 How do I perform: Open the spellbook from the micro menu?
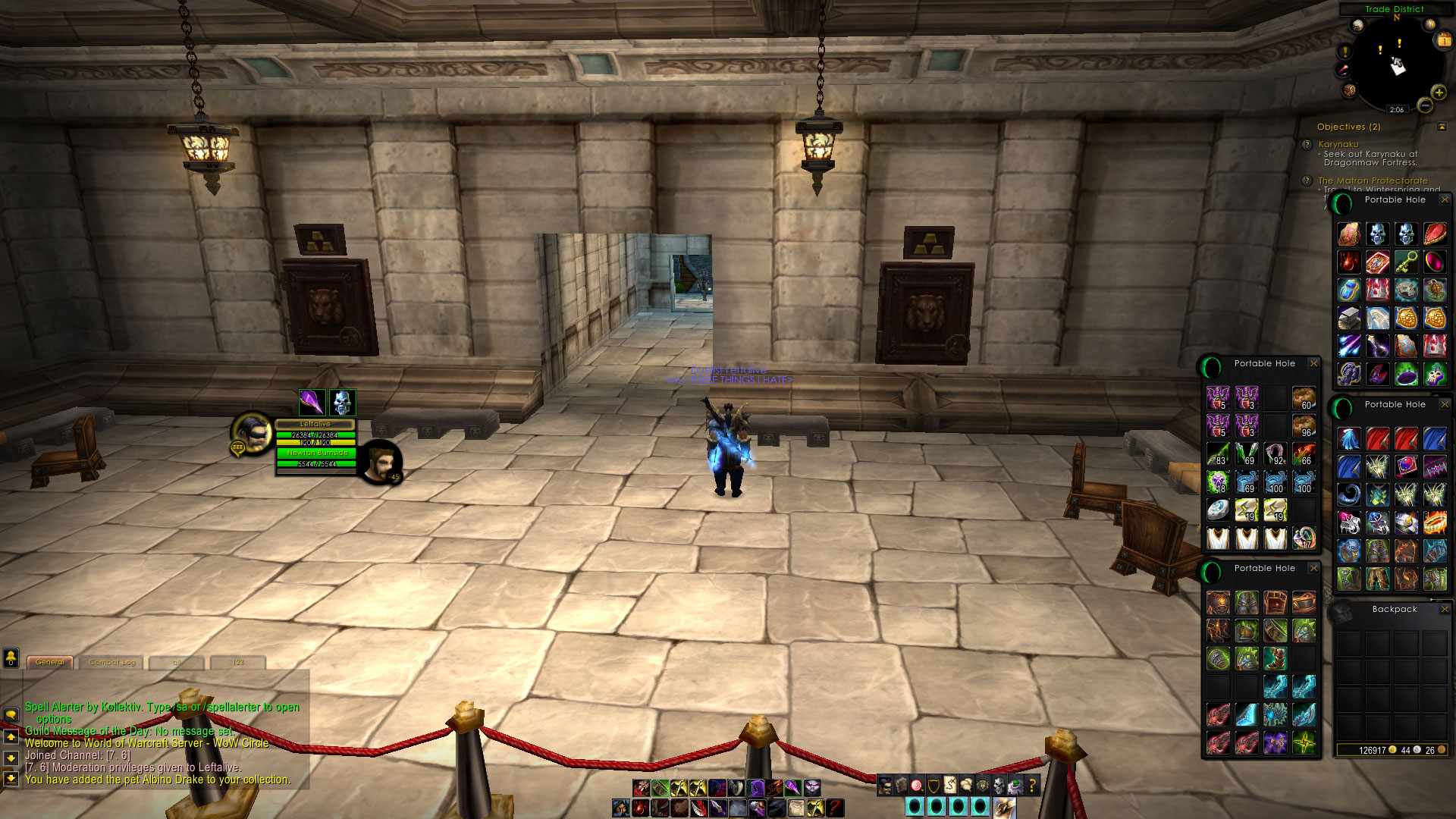(901, 786)
